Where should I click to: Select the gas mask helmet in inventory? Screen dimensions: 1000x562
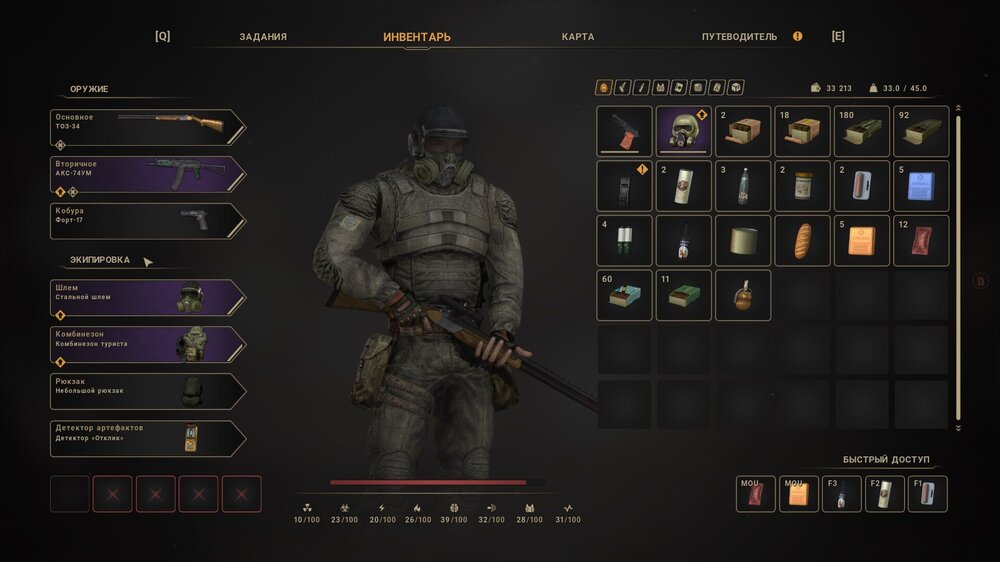684,132
